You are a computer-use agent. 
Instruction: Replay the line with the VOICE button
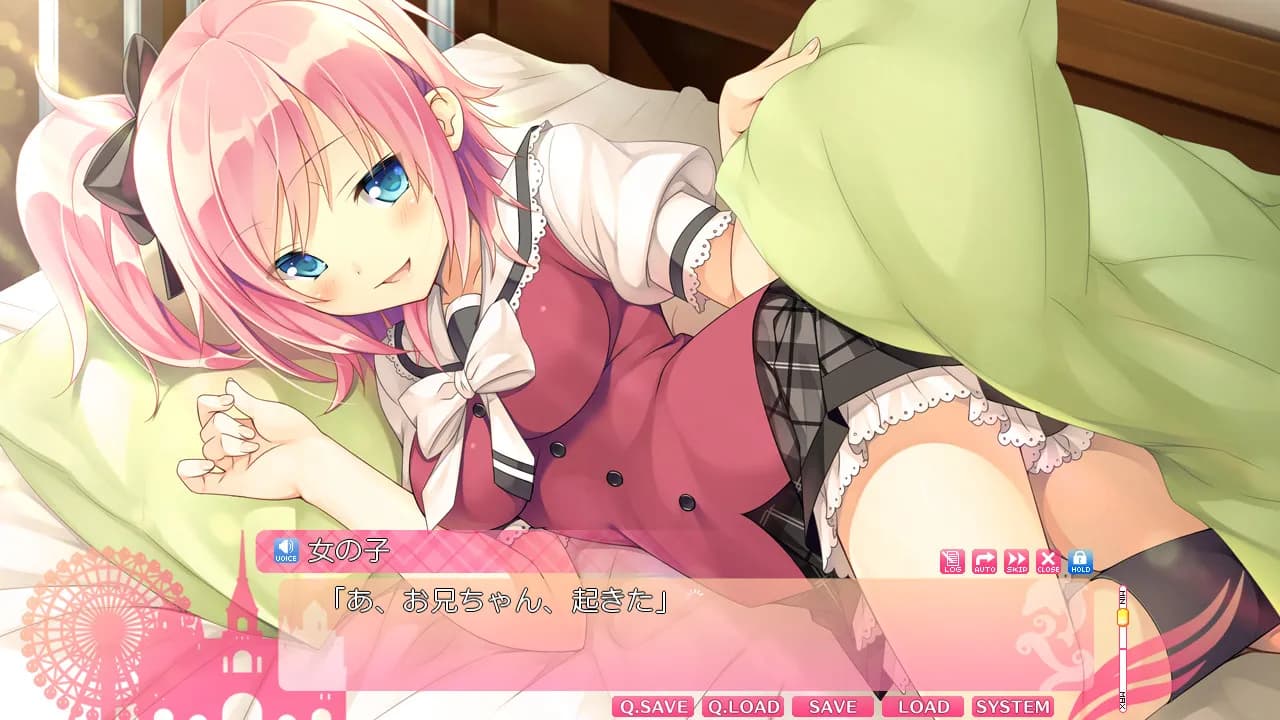pyautogui.click(x=287, y=550)
